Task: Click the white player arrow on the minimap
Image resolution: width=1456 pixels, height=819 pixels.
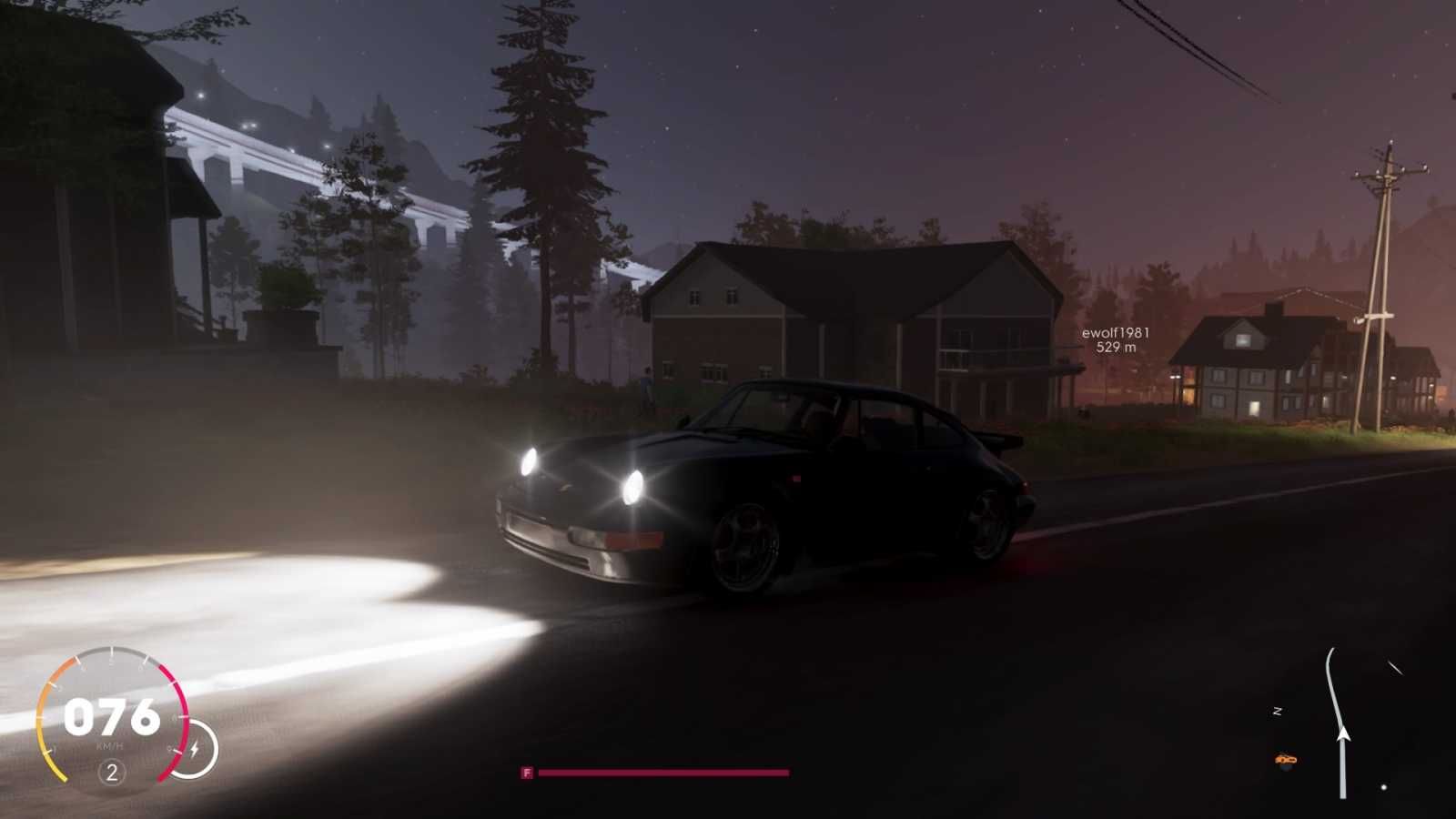Action: [1342, 733]
